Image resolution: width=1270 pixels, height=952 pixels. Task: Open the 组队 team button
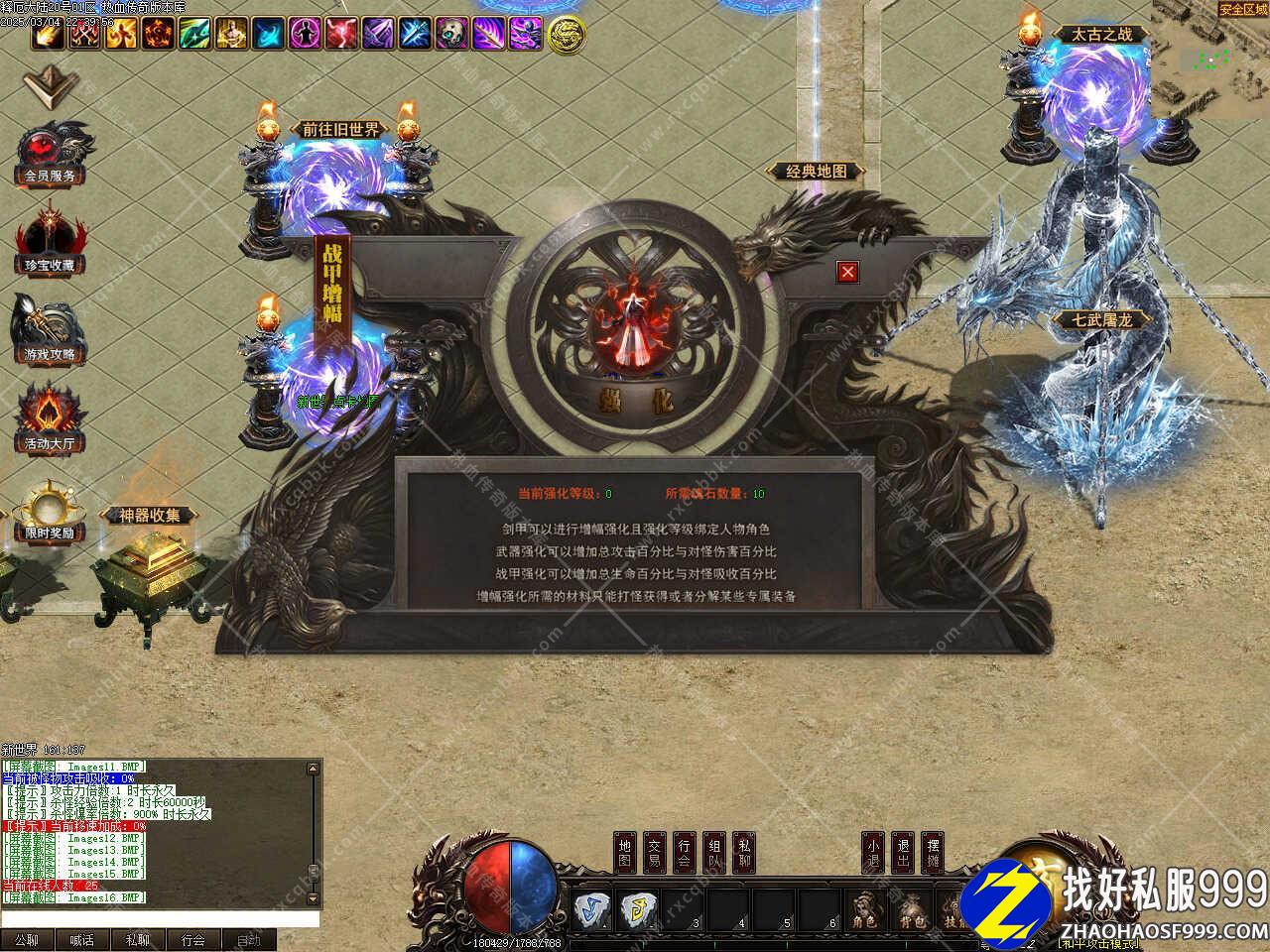(x=714, y=854)
